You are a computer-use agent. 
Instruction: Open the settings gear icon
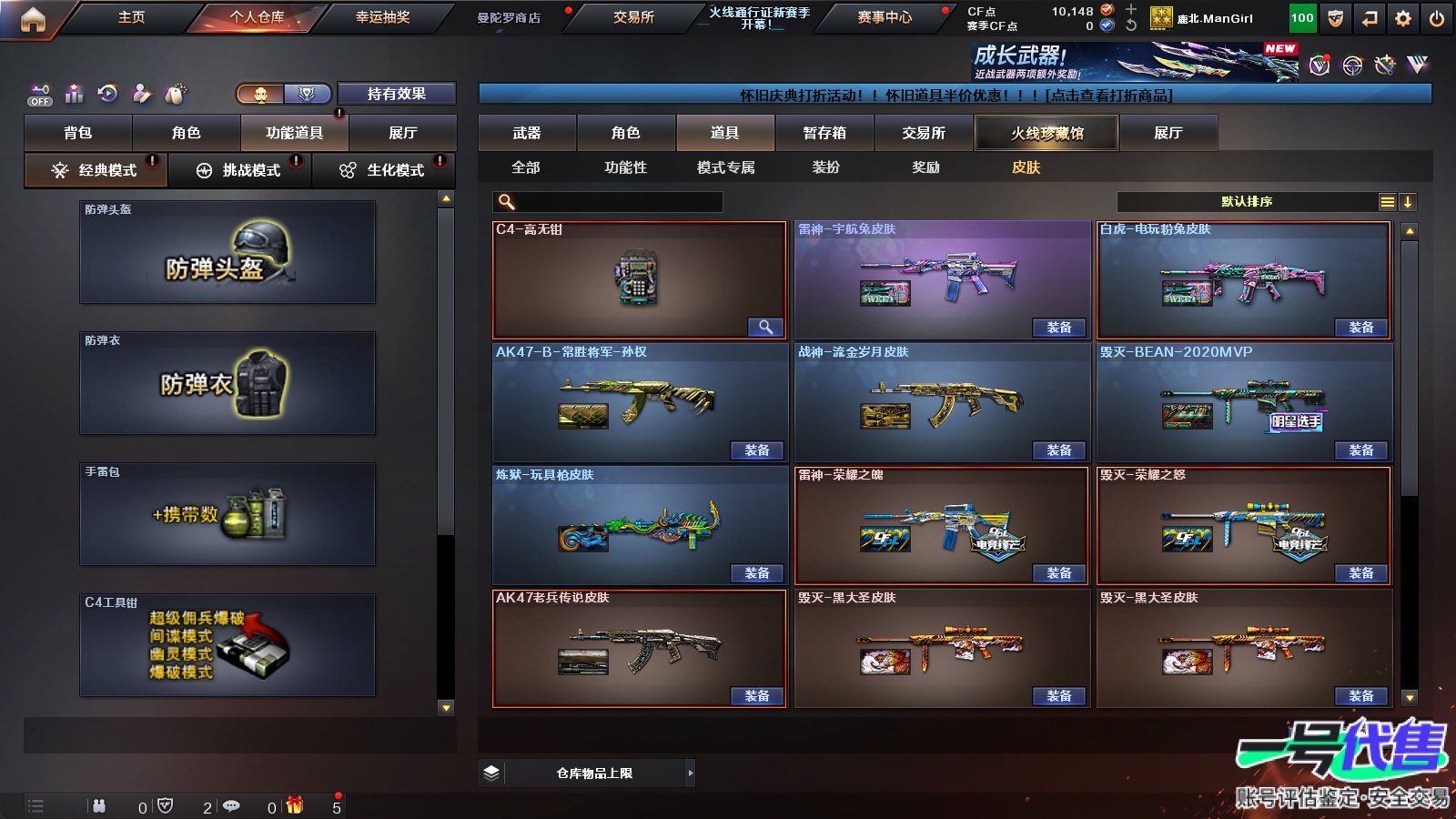pyautogui.click(x=1403, y=18)
